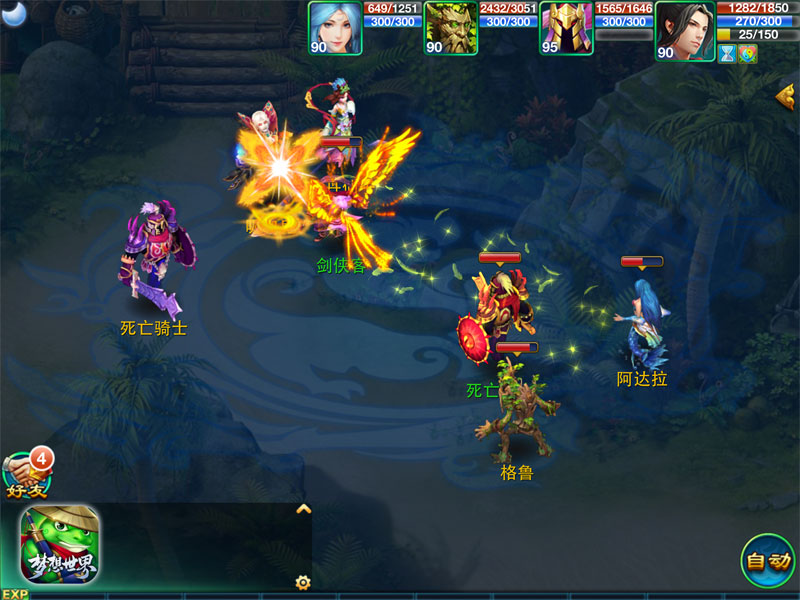Select the green treant party portrait

tap(451, 27)
